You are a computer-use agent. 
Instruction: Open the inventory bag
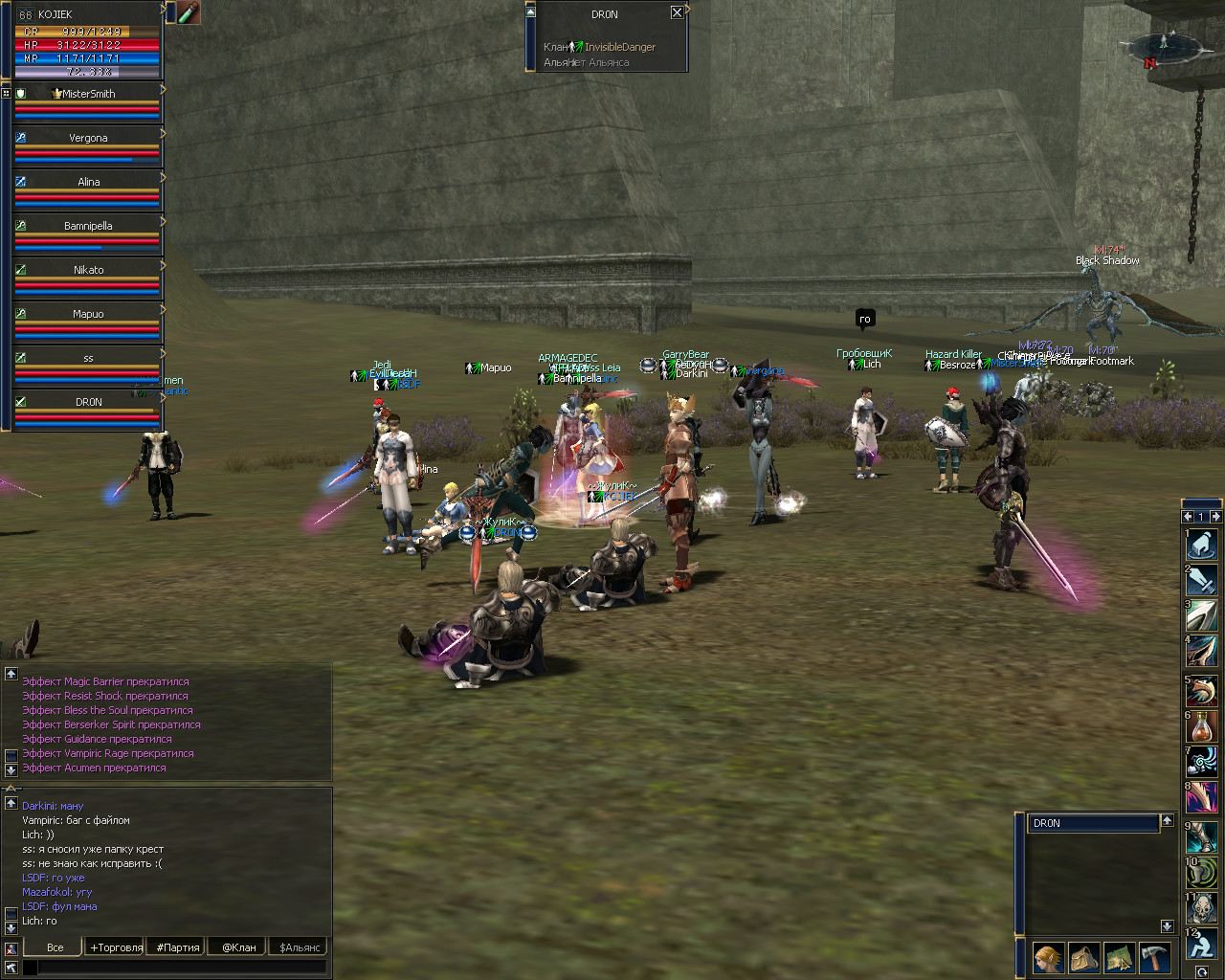pos(1083,957)
